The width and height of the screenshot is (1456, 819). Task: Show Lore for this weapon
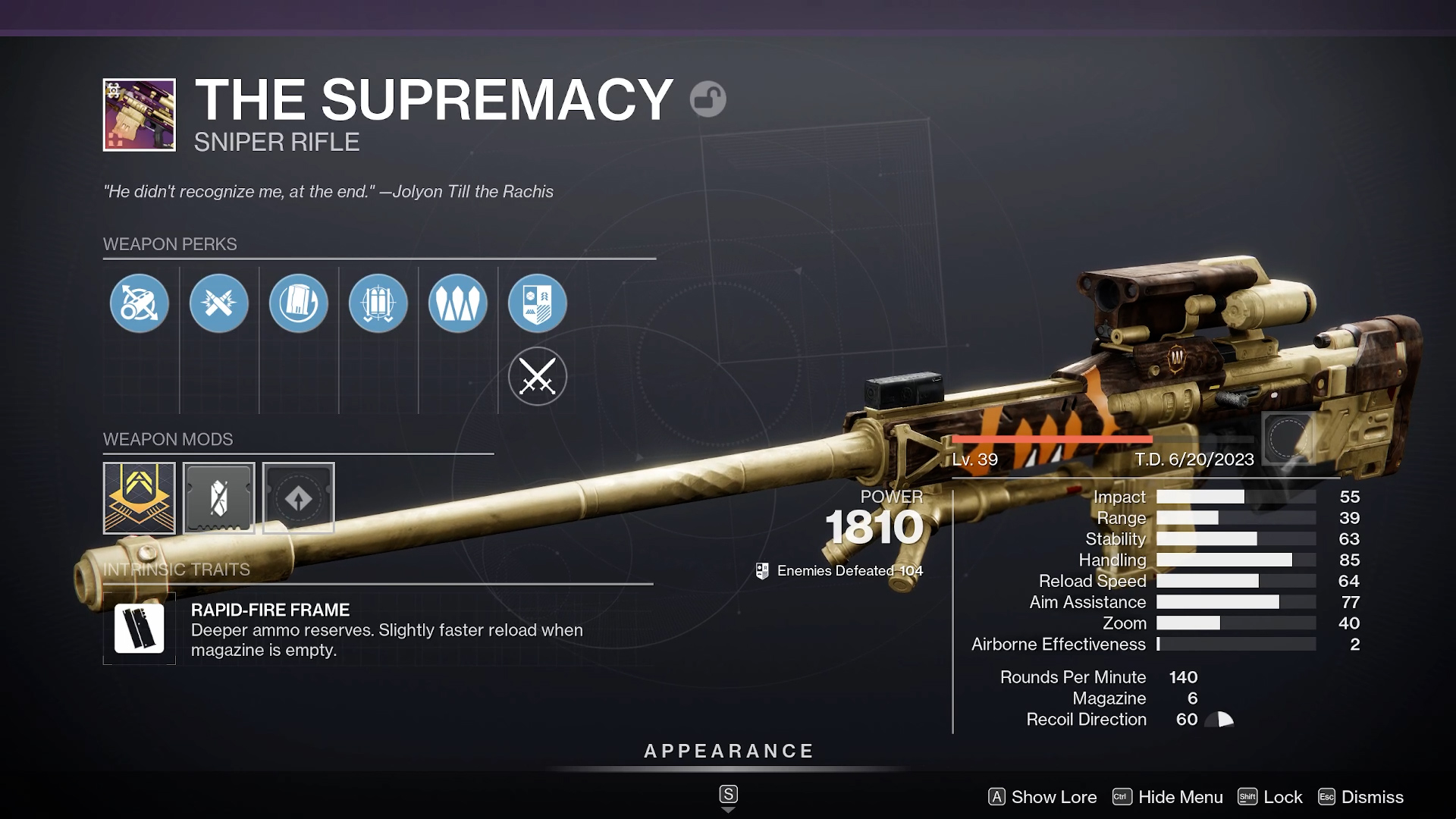pos(1043,797)
